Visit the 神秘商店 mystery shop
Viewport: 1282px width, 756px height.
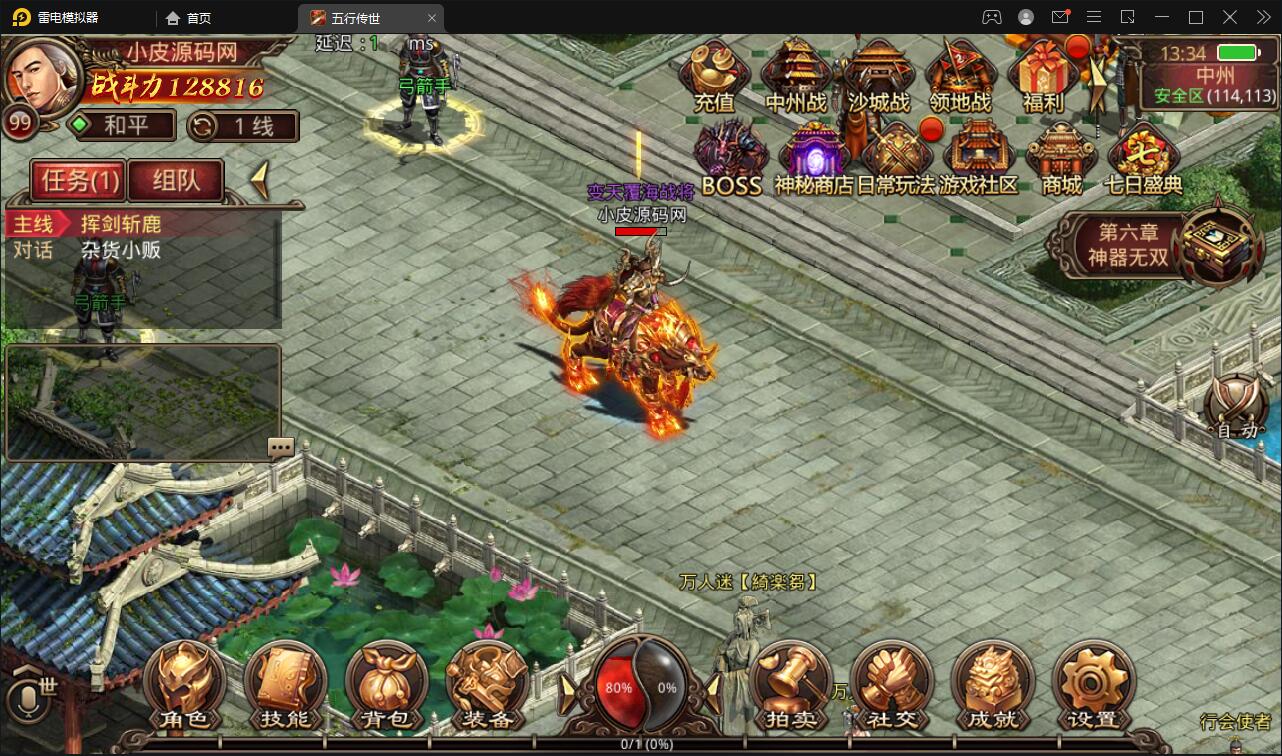[x=814, y=158]
